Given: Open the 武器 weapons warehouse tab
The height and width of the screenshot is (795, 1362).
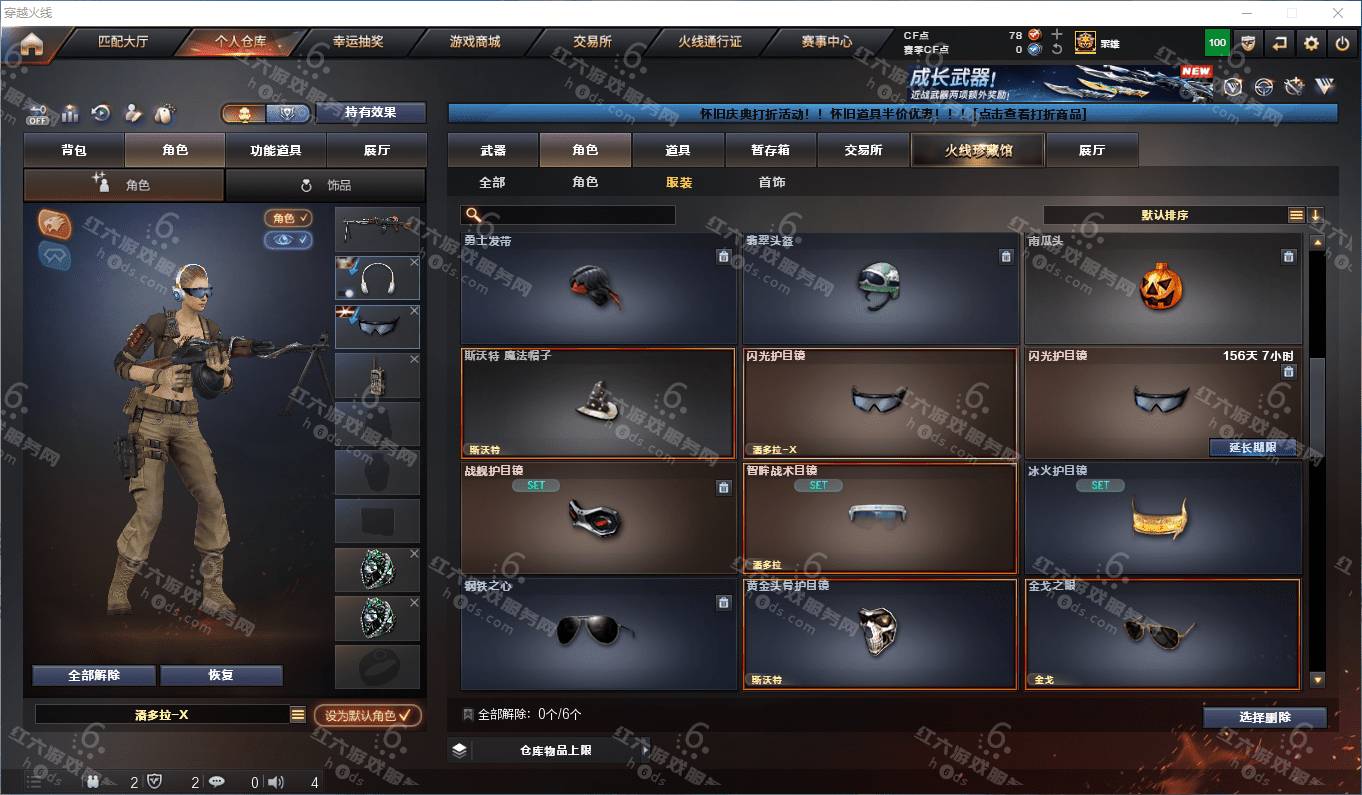Looking at the screenshot, I should point(493,150).
